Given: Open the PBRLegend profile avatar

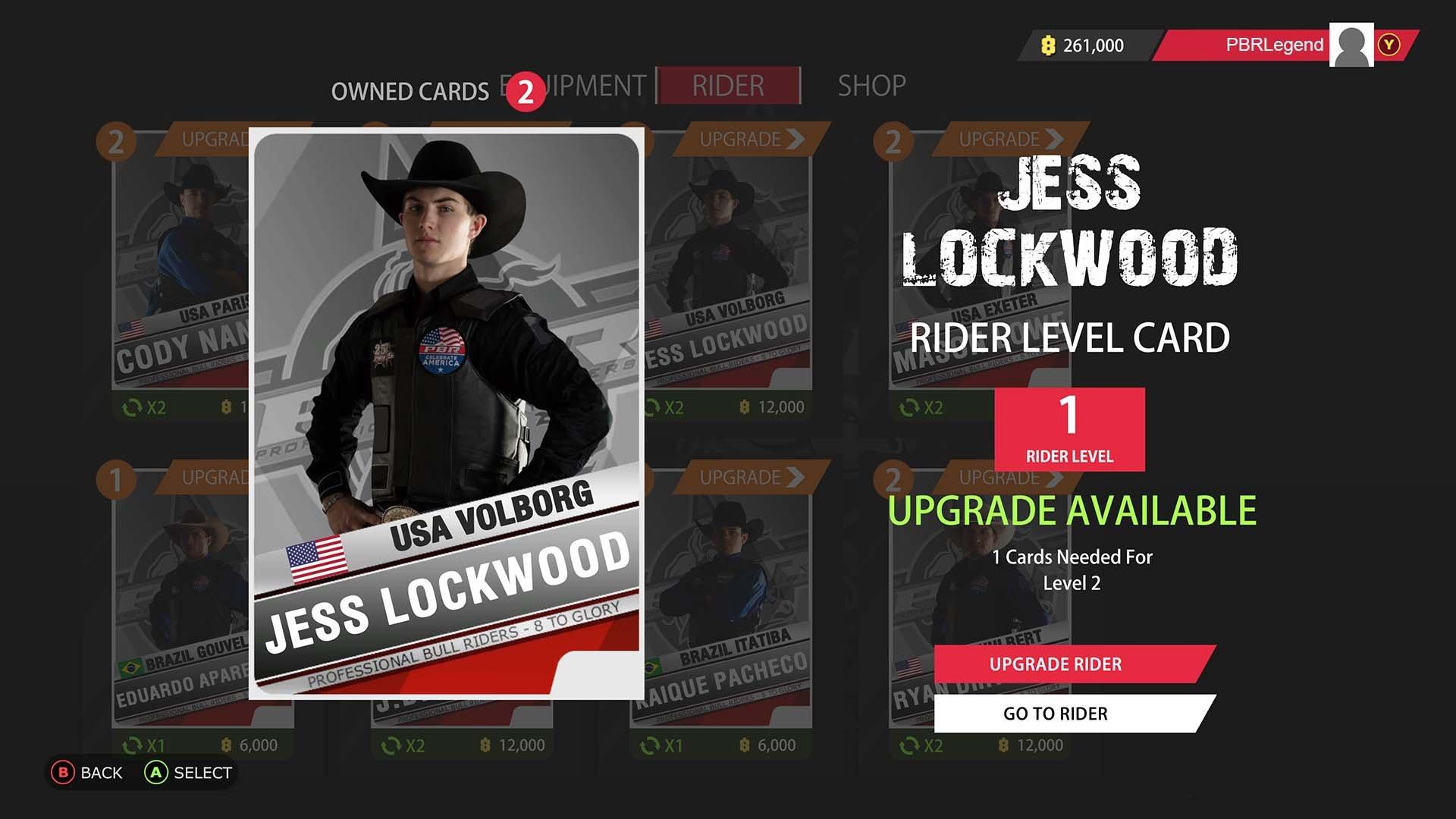Looking at the screenshot, I should (1351, 45).
